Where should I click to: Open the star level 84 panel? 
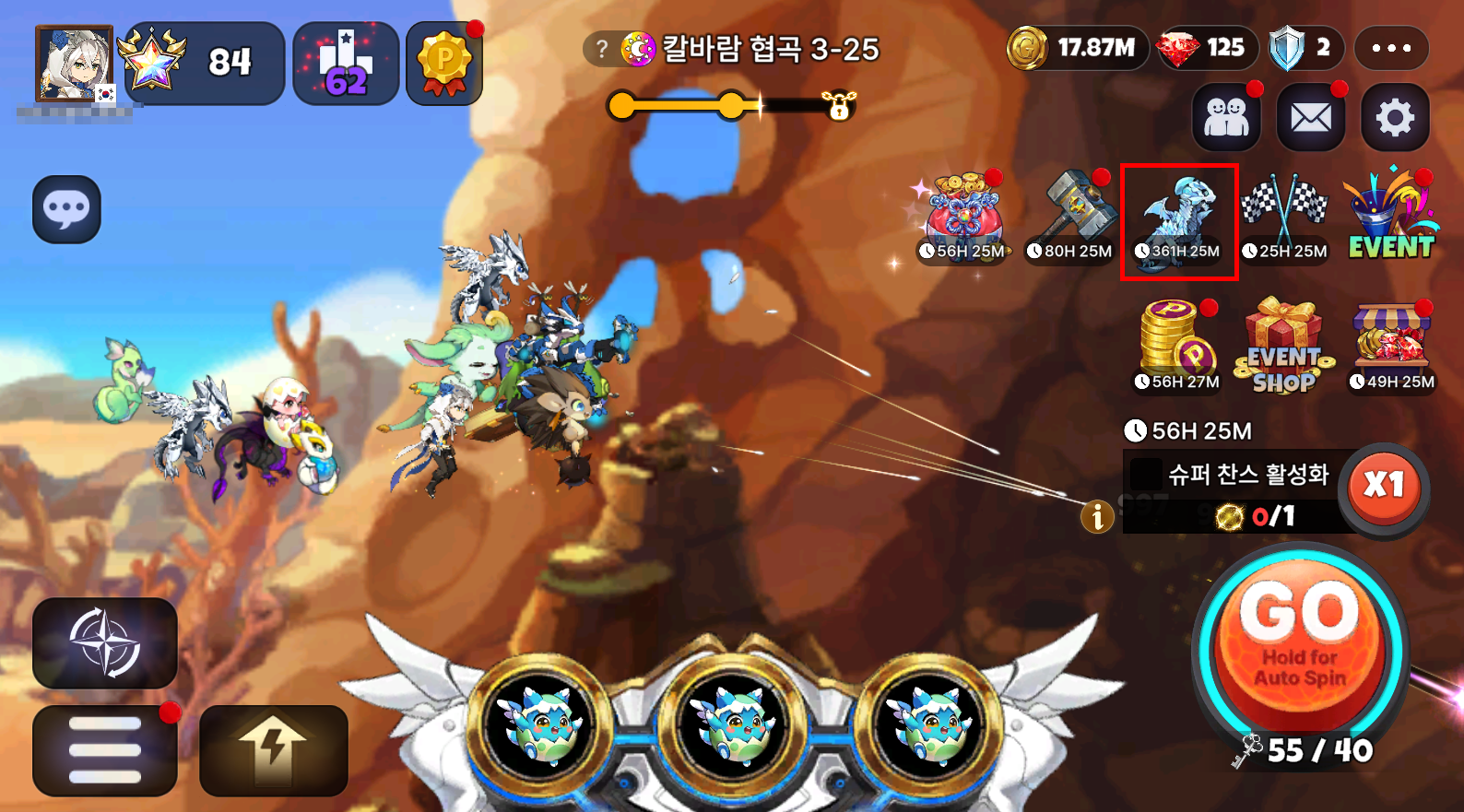pos(204,63)
